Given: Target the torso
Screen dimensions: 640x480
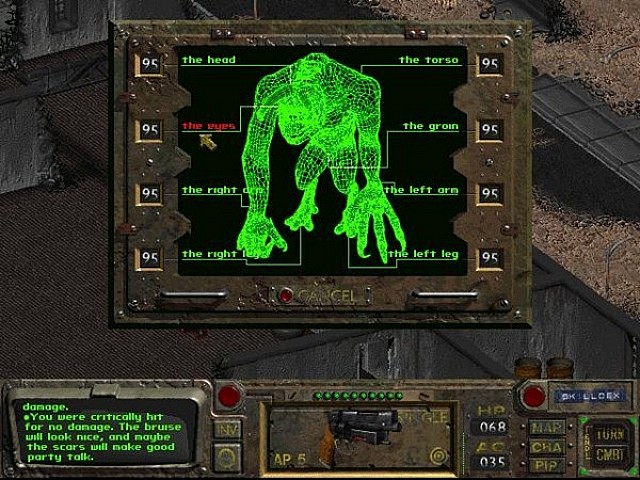Looking at the screenshot, I should (x=428, y=60).
